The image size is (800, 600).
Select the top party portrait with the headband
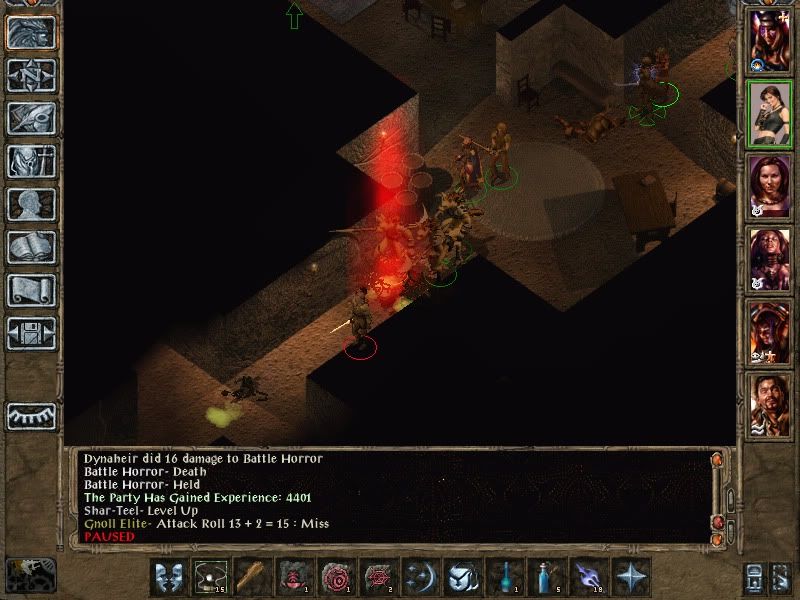coord(770,40)
